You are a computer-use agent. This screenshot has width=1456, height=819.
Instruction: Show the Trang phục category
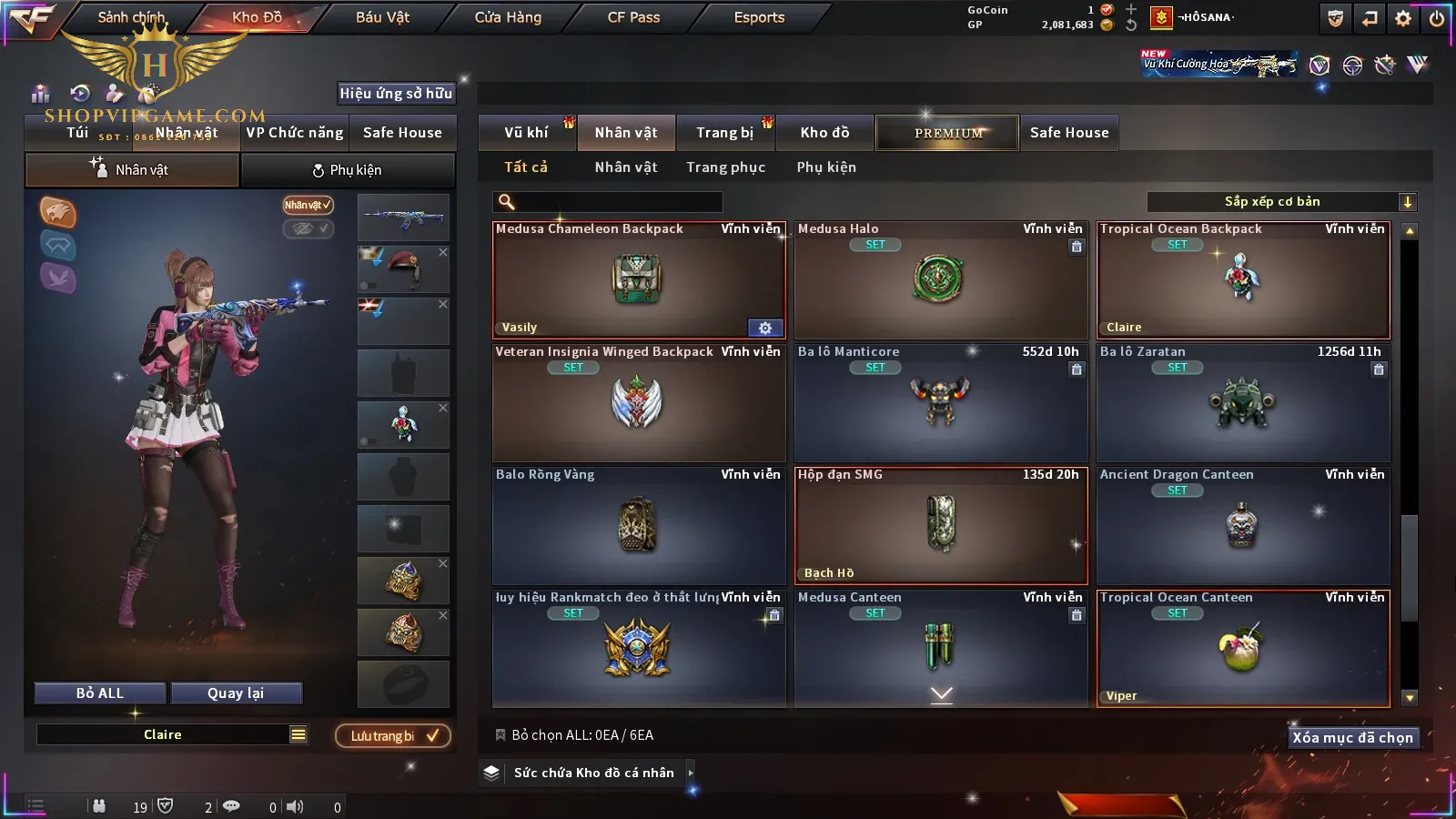click(725, 167)
